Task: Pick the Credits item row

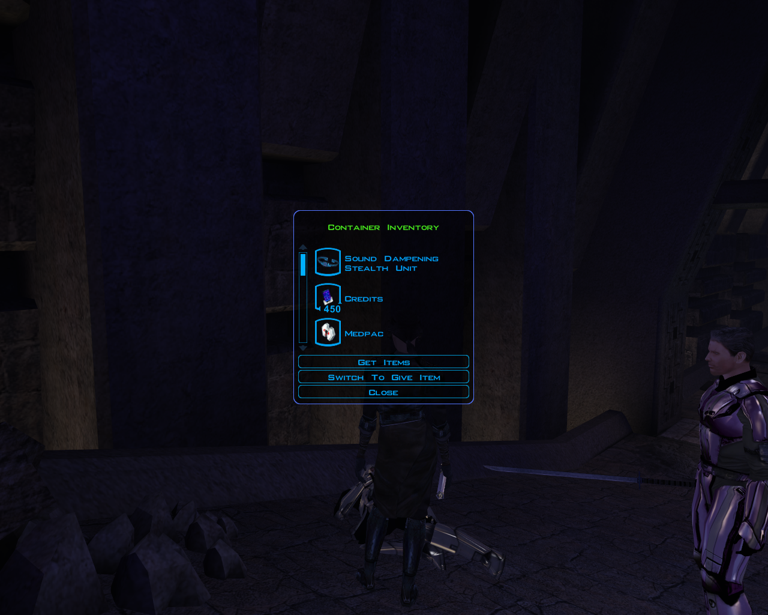Action: coord(363,298)
